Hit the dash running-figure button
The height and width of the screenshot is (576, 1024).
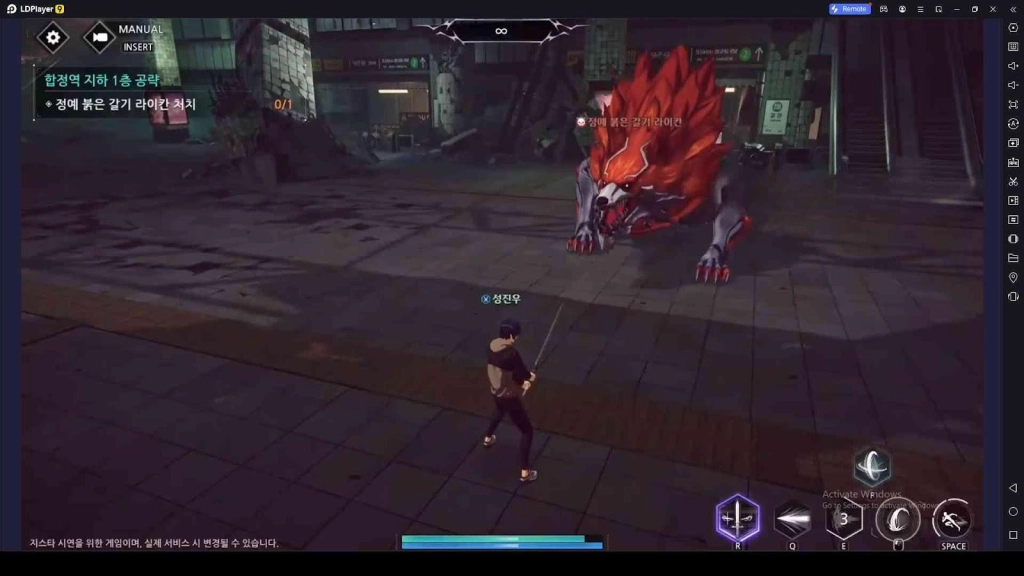pyautogui.click(x=952, y=519)
